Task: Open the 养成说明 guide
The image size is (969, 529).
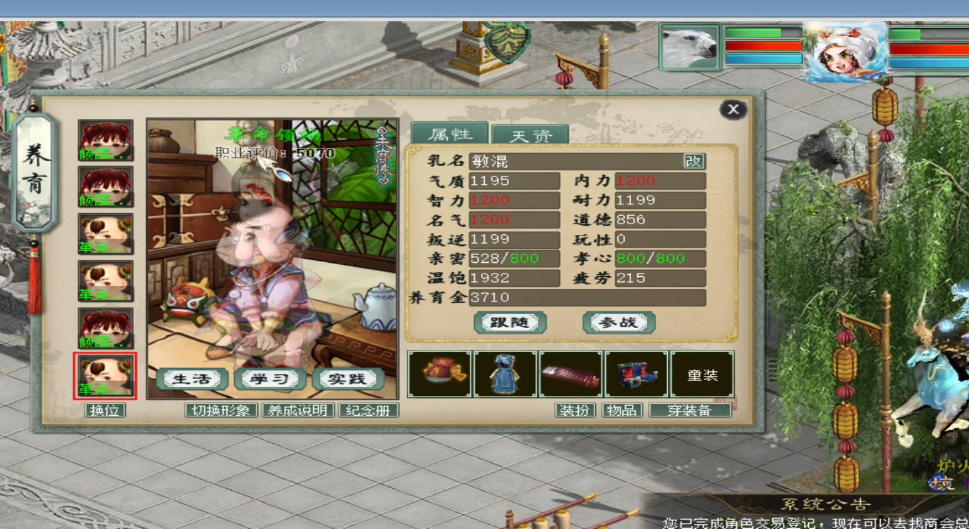Action: tap(297, 410)
